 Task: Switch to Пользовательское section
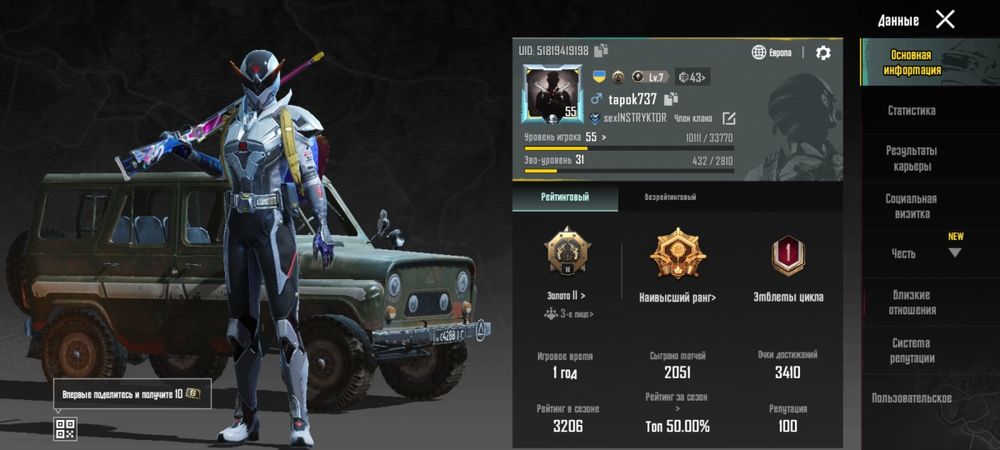click(x=911, y=398)
